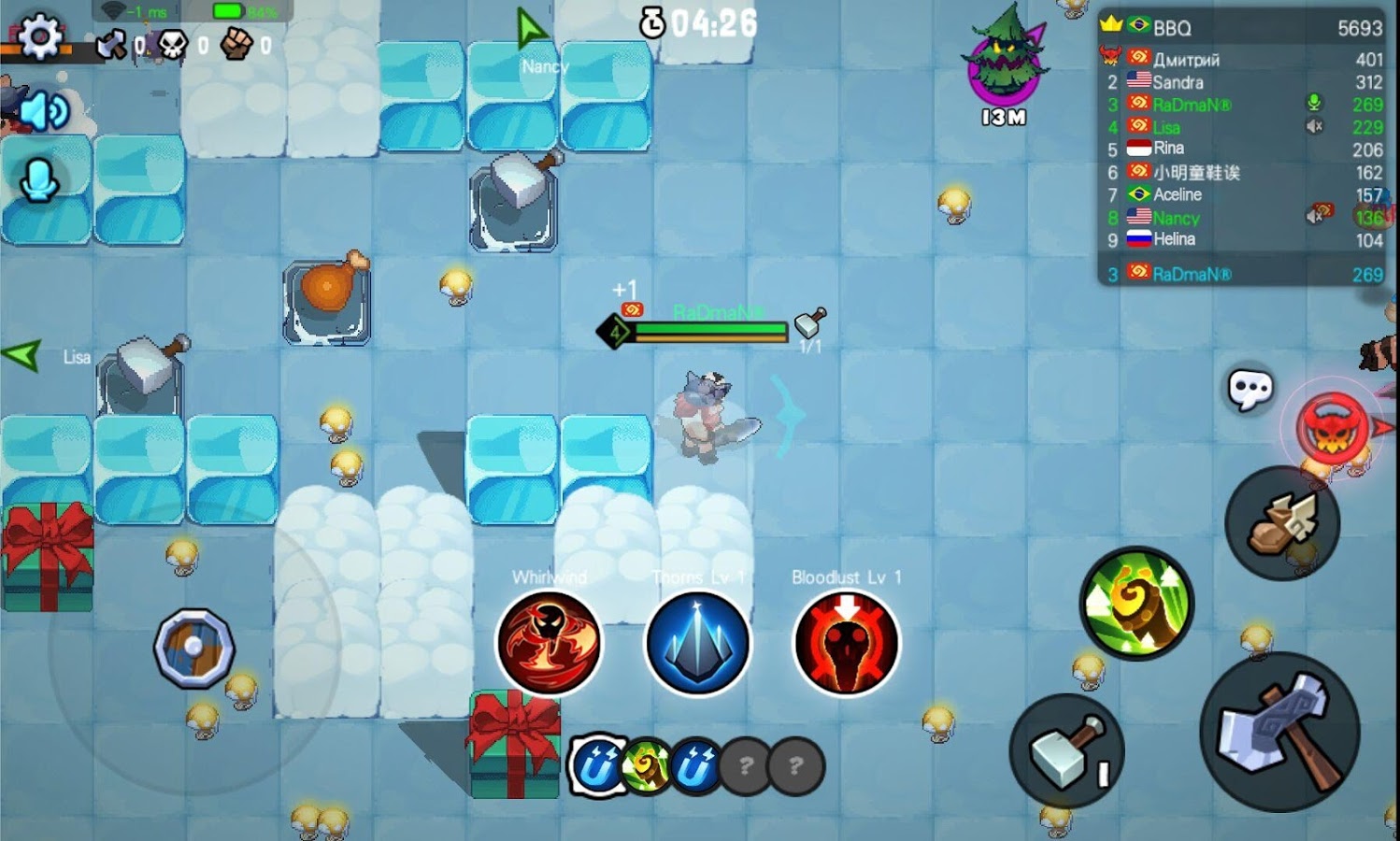The height and width of the screenshot is (841, 1400).
Task: Toggle the sound speaker icon
Action: (43, 112)
